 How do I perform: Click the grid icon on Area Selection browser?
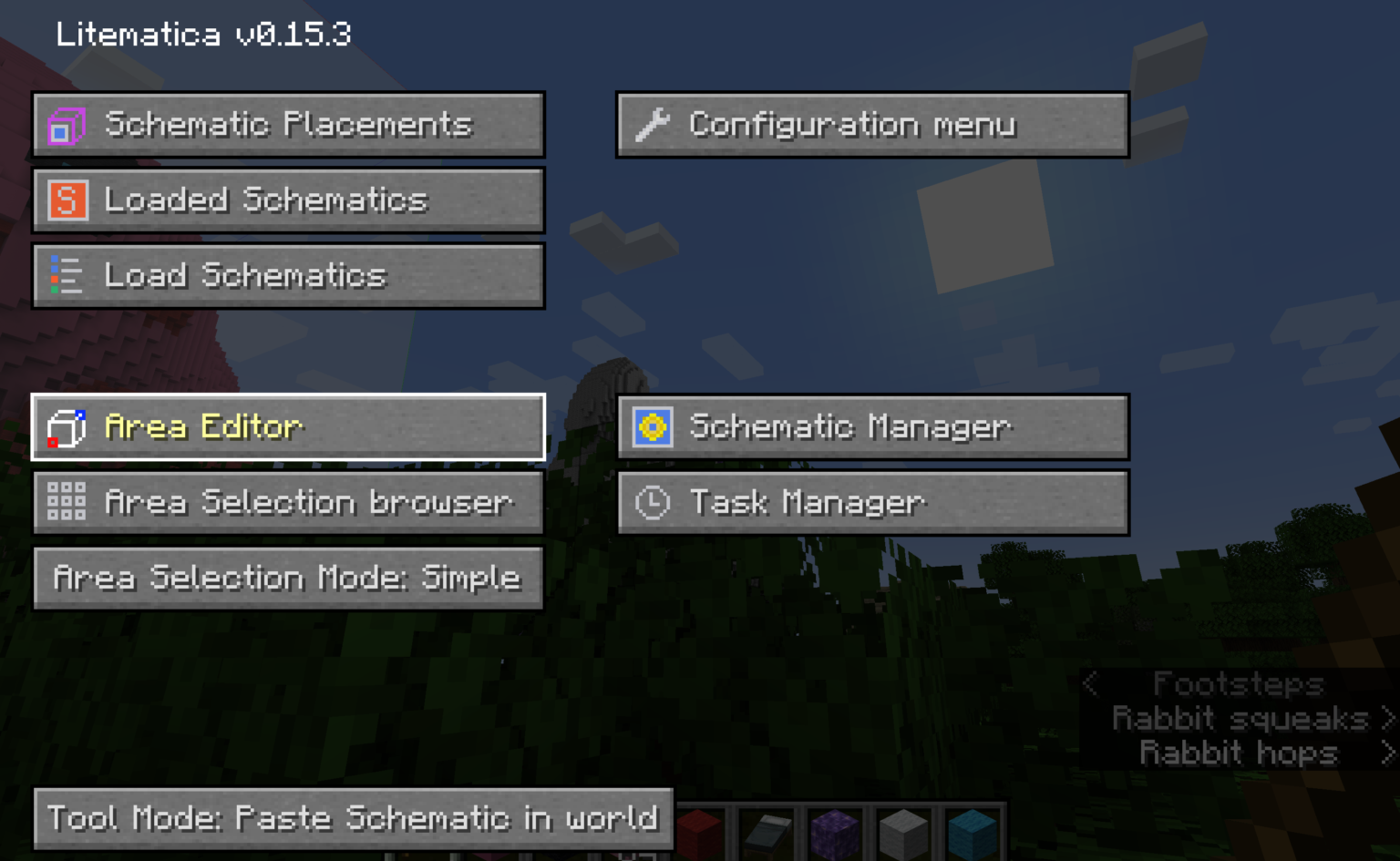click(66, 502)
